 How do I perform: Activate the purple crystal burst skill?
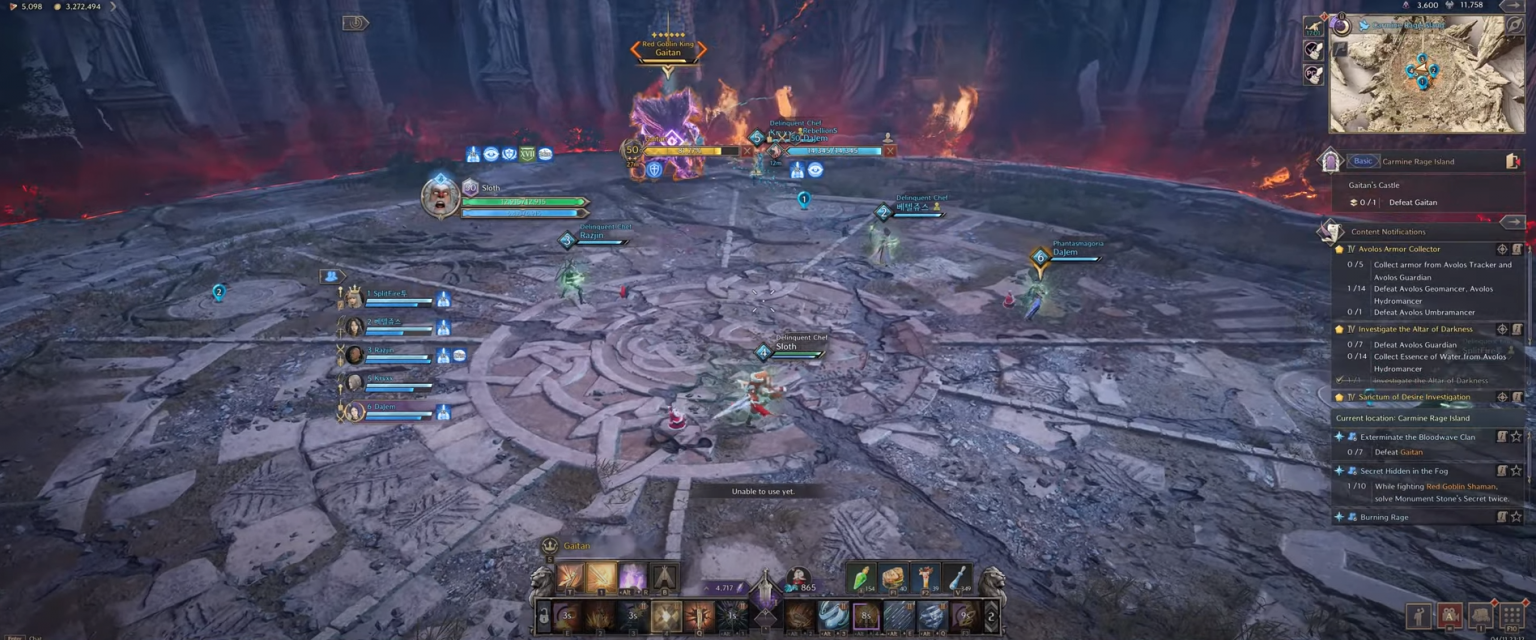pyautogui.click(x=632, y=577)
